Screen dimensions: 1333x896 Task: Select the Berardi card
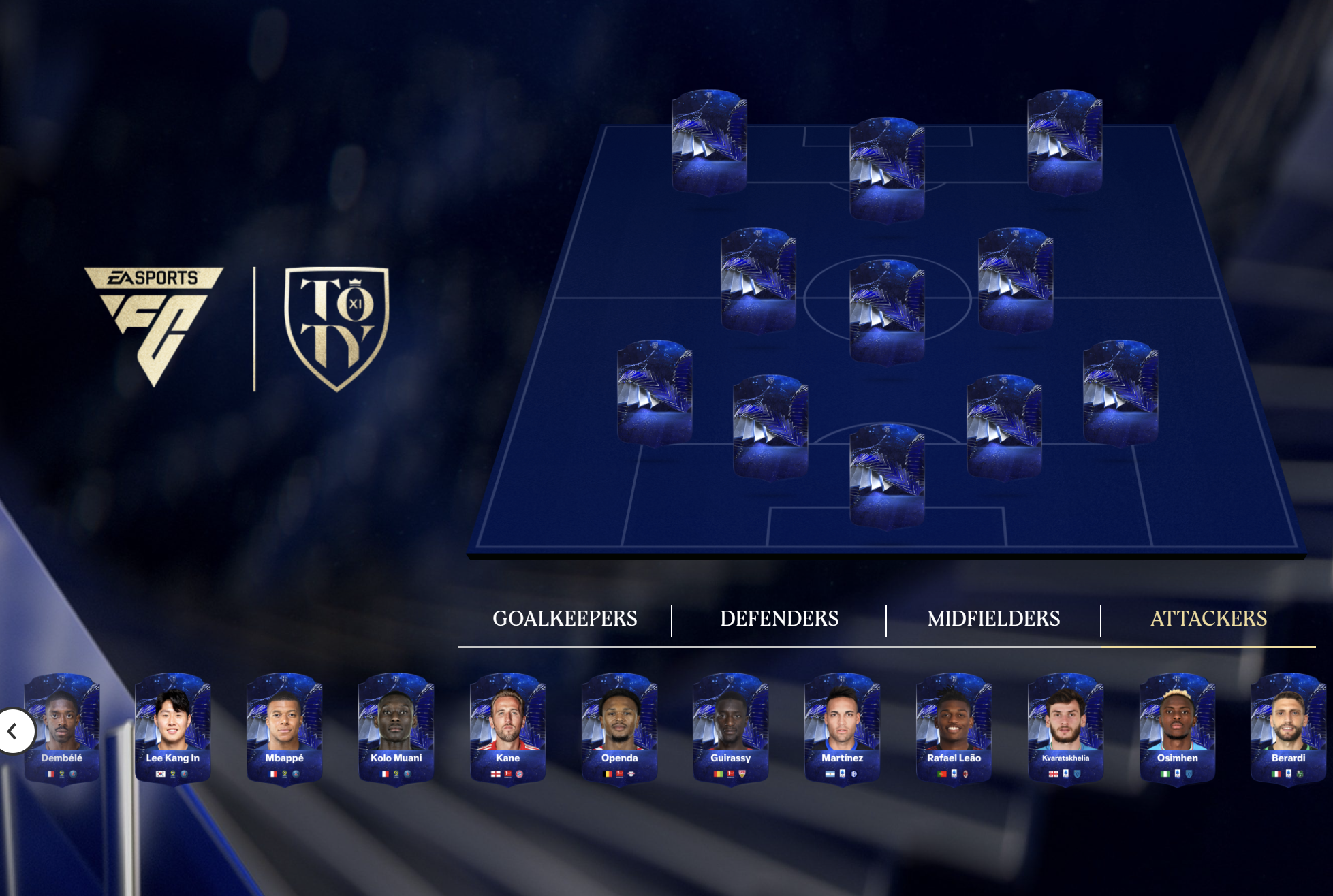[x=1289, y=729]
